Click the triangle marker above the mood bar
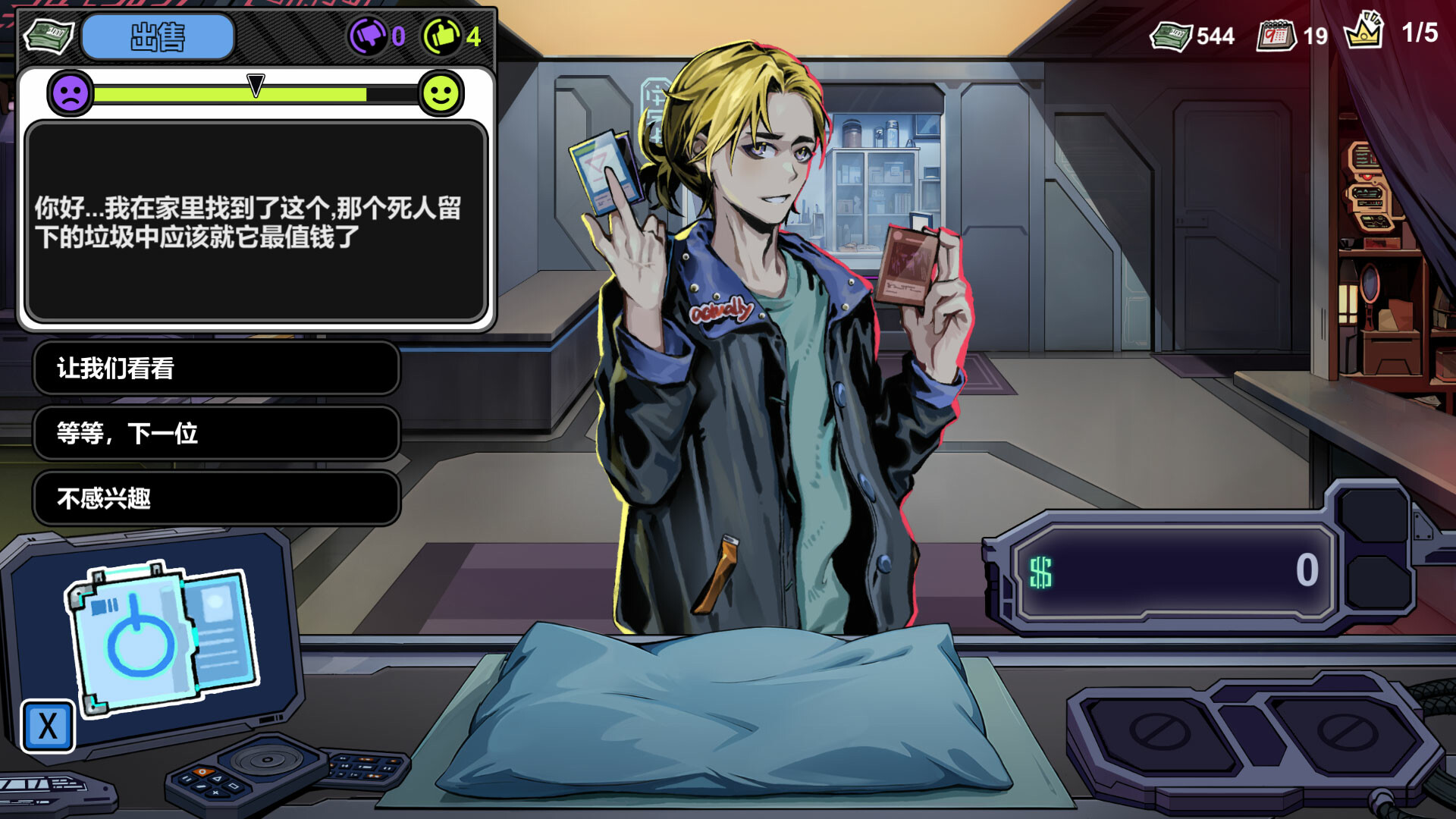This screenshot has width=1456, height=819. pos(256,83)
